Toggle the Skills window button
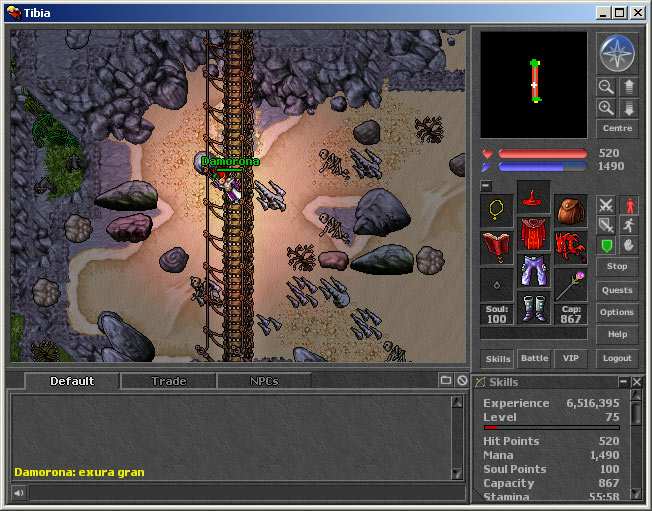This screenshot has height=511, width=652. [498, 358]
